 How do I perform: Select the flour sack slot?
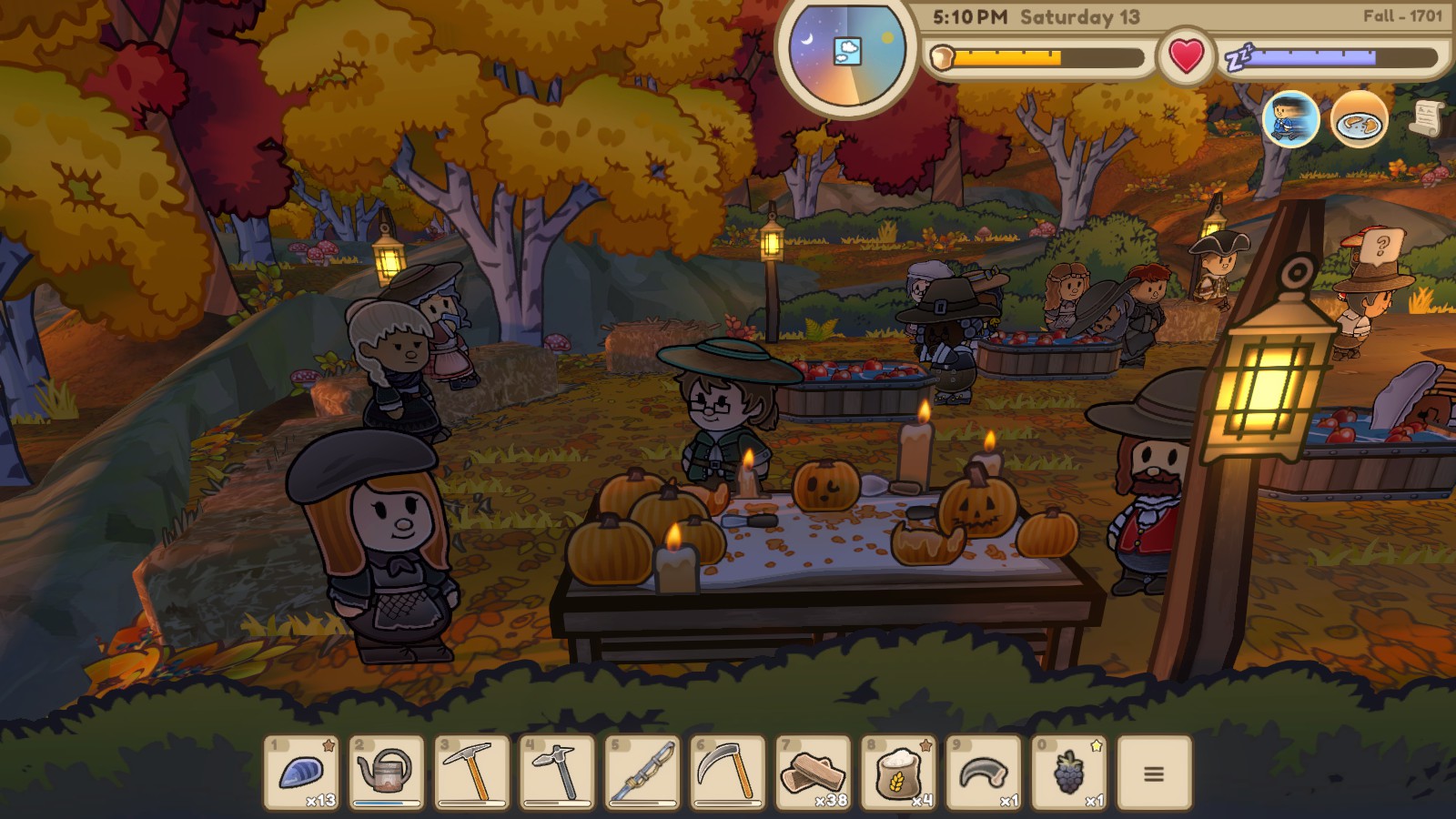click(x=898, y=773)
